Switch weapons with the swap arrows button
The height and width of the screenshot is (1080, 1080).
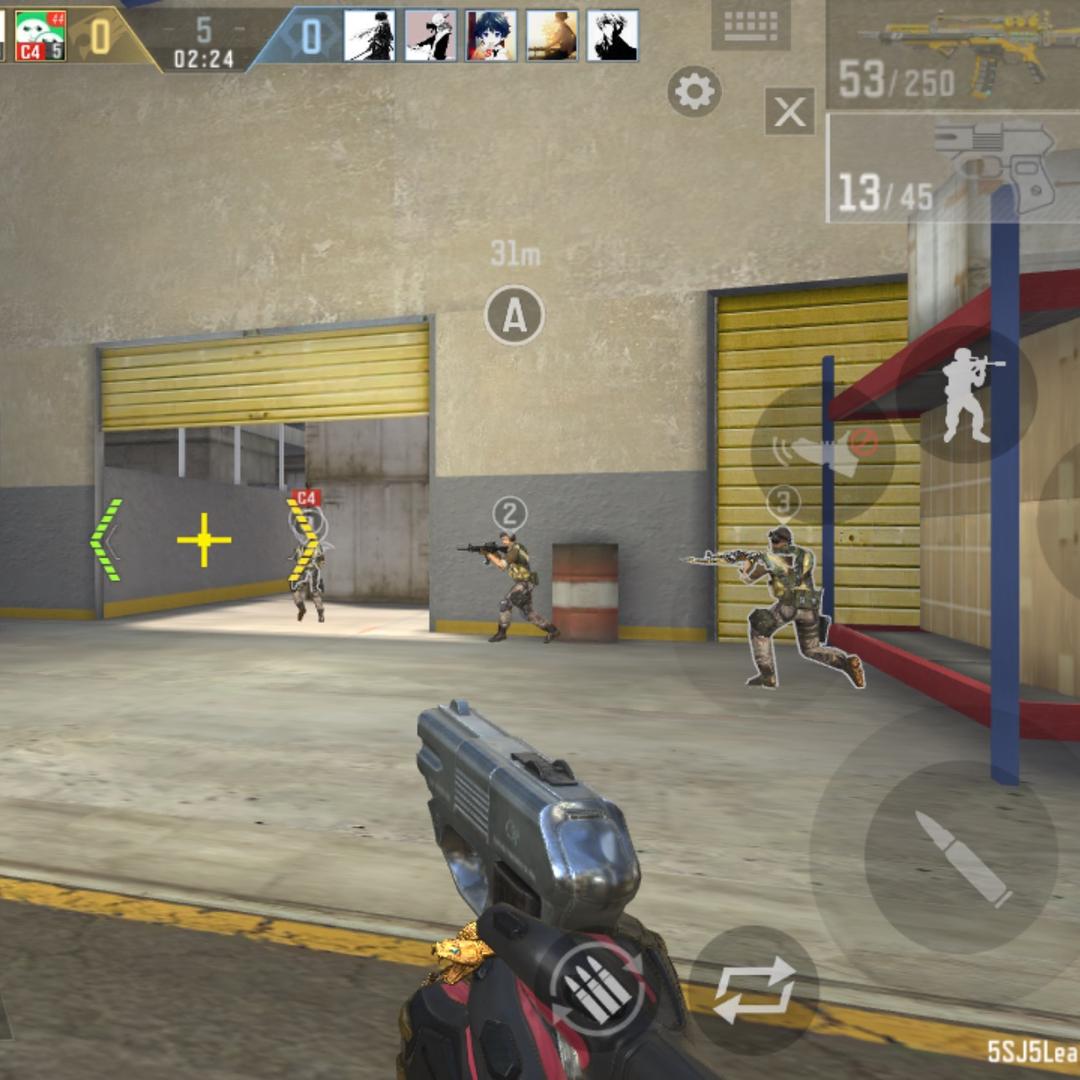pos(755,989)
